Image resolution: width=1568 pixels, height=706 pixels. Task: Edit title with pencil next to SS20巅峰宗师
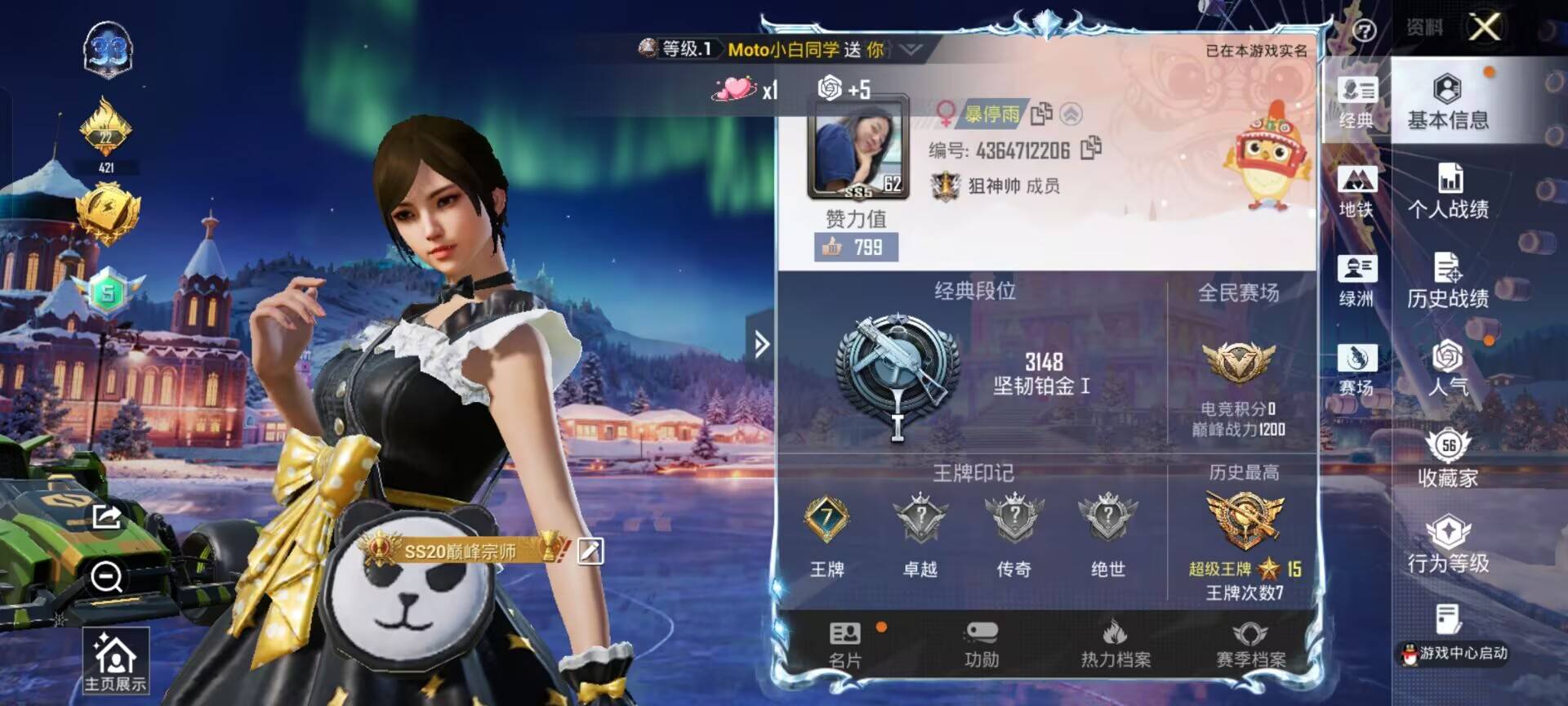(592, 550)
